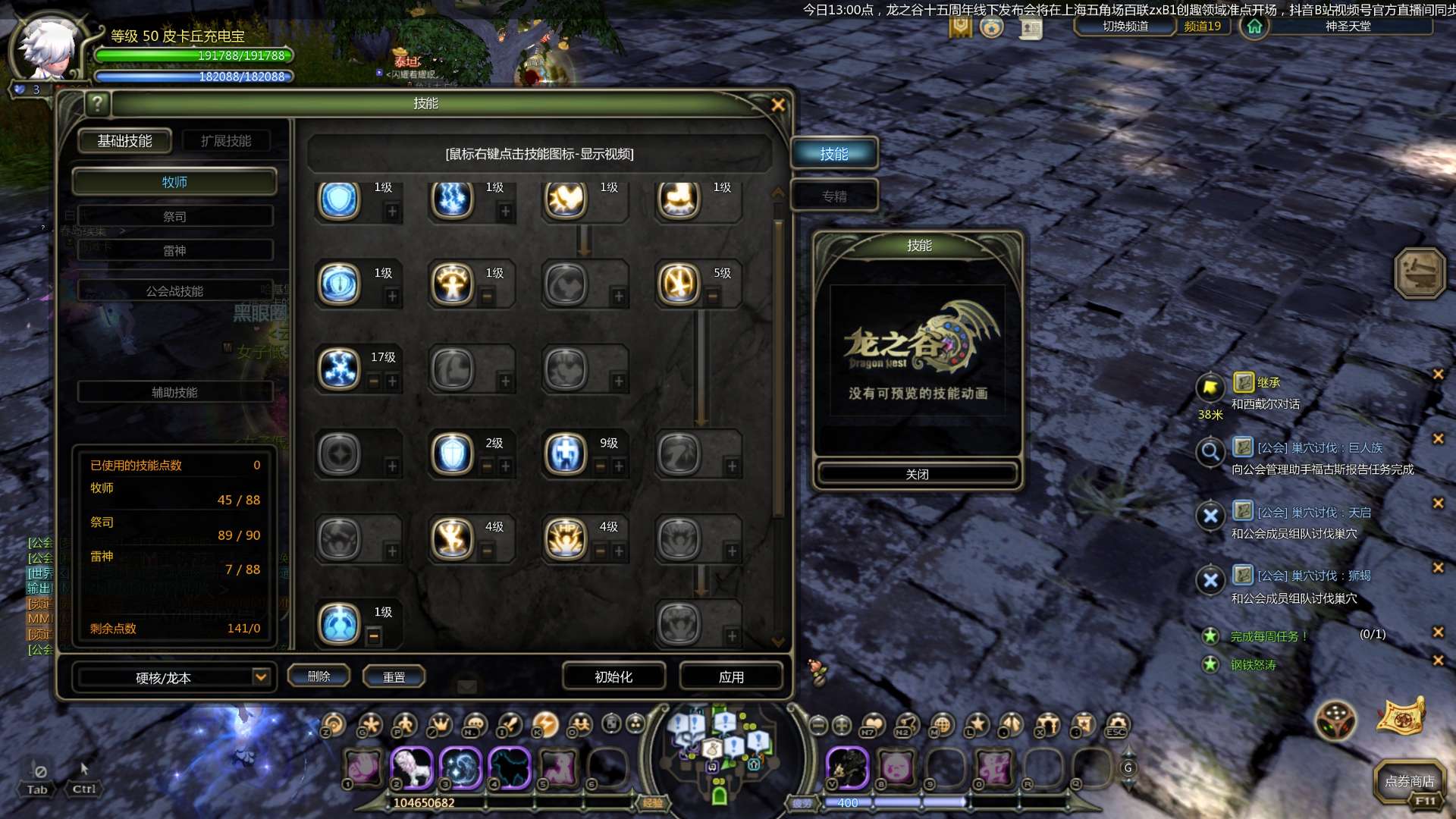Open the skill window help question mark
The image size is (1456, 819).
pos(98,103)
